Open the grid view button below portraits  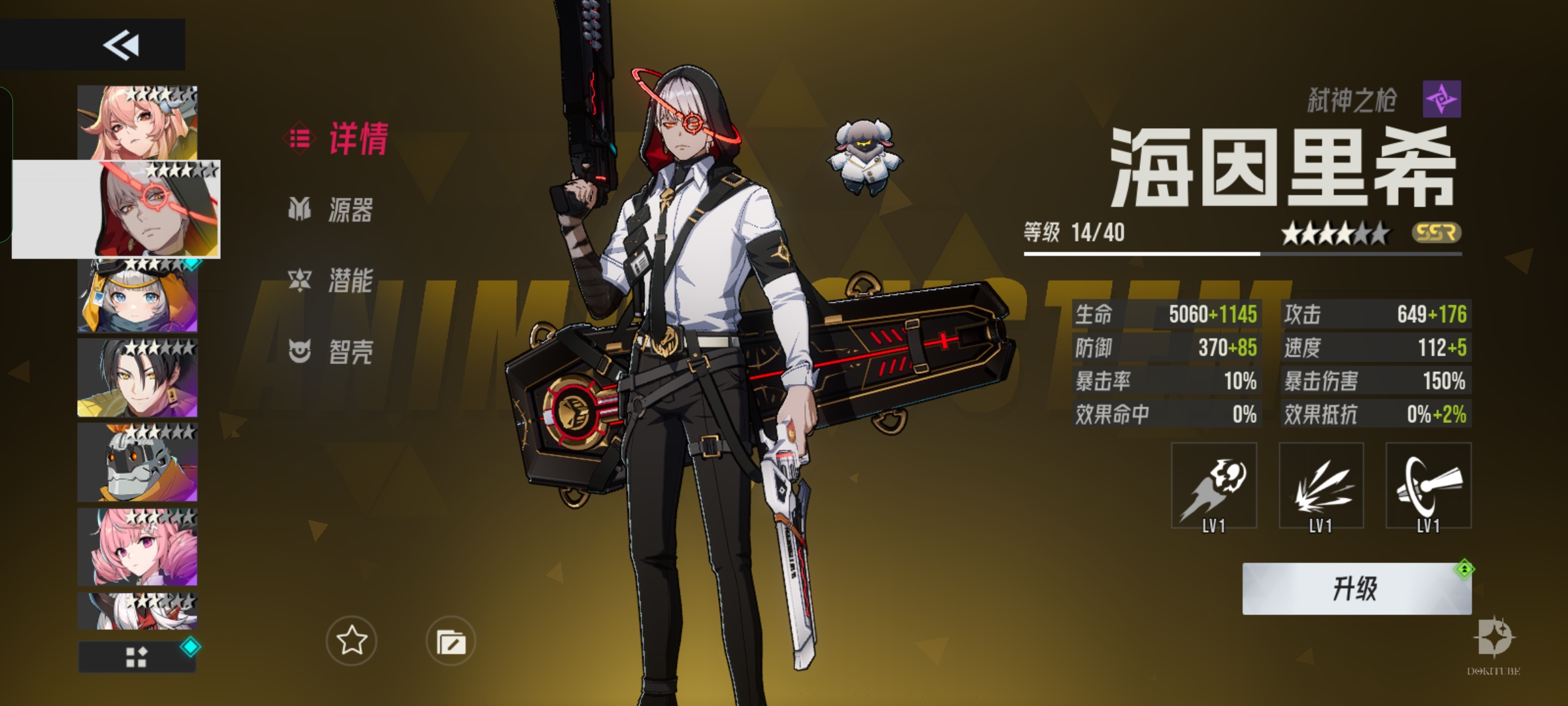coord(137,657)
